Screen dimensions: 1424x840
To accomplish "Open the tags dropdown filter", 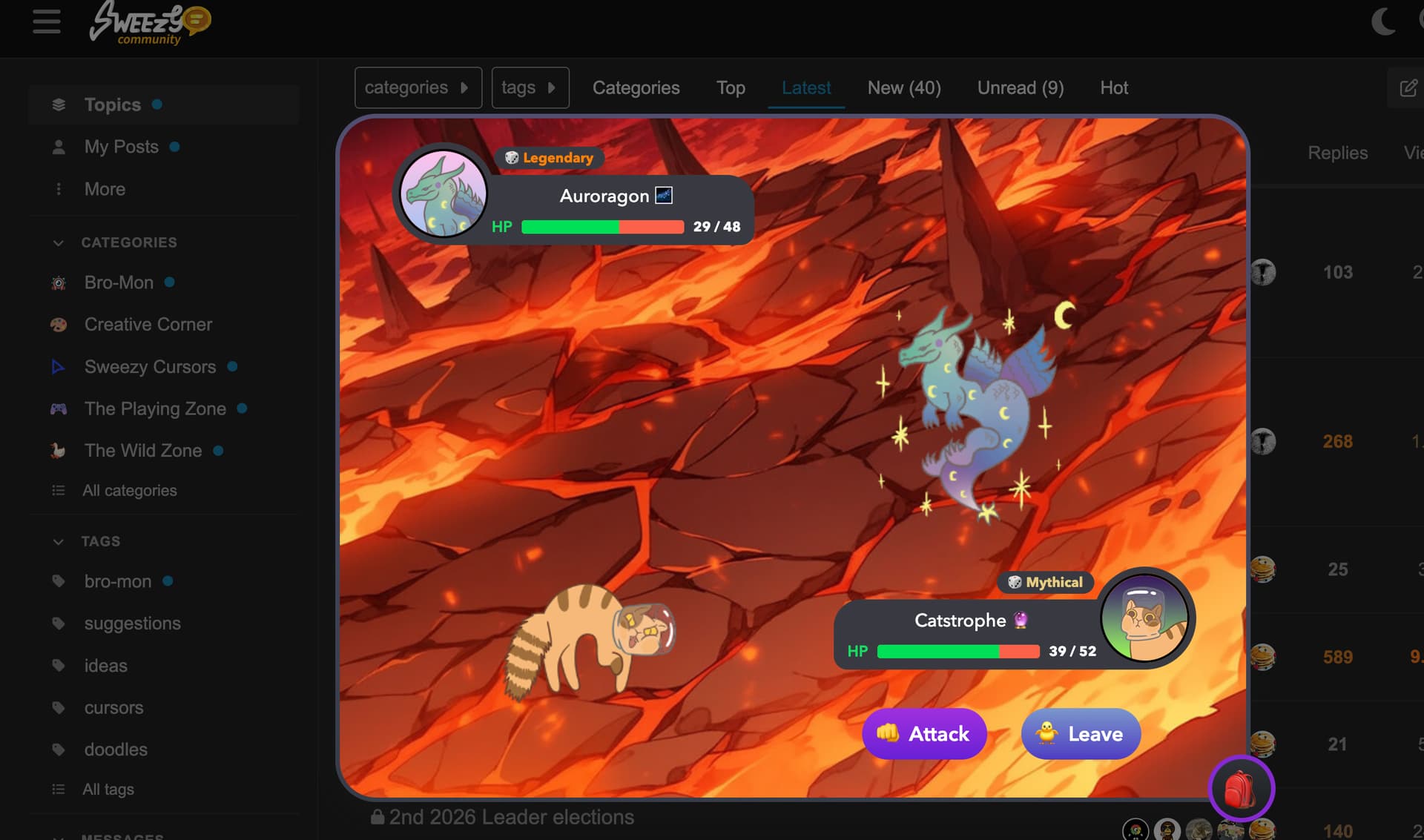I will (x=530, y=87).
